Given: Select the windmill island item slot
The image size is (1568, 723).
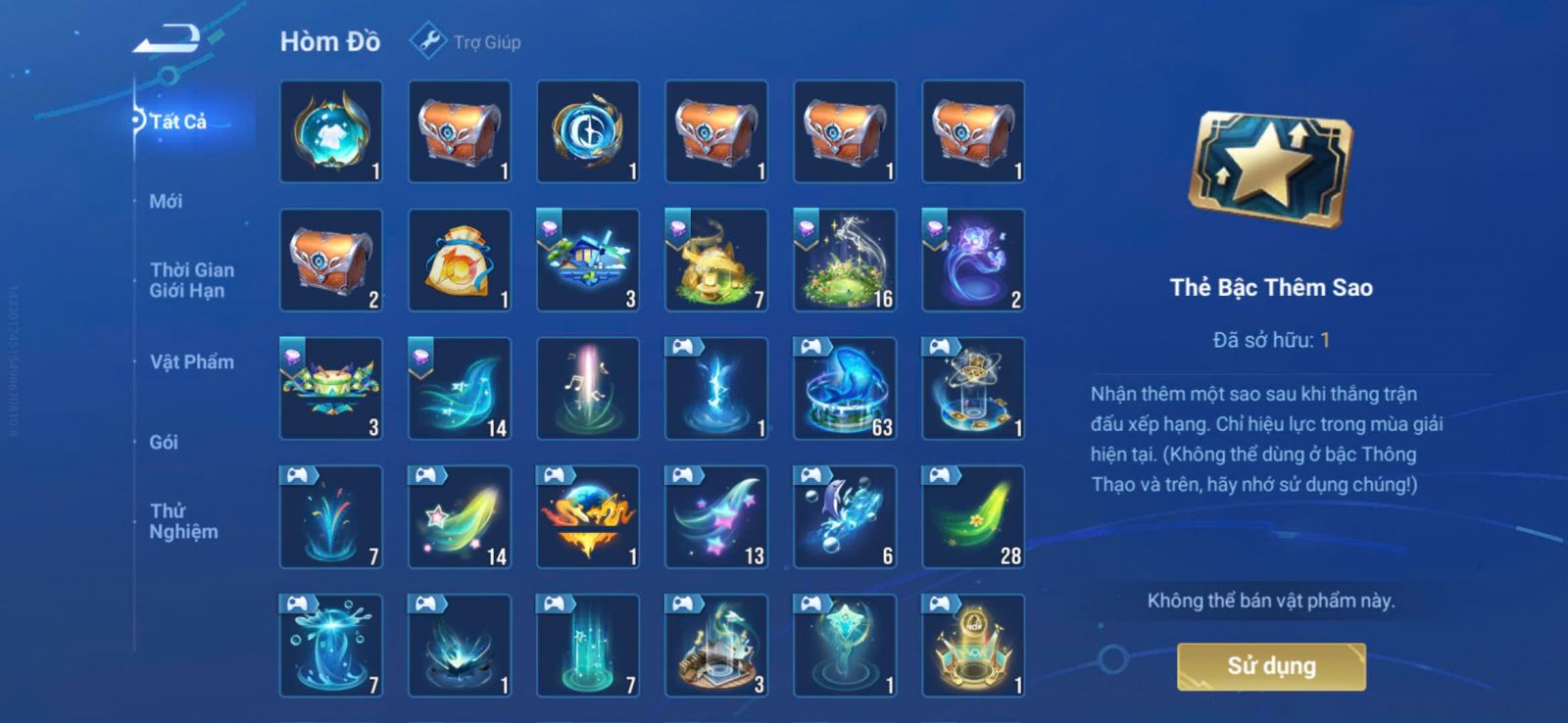Looking at the screenshot, I should 588,260.
